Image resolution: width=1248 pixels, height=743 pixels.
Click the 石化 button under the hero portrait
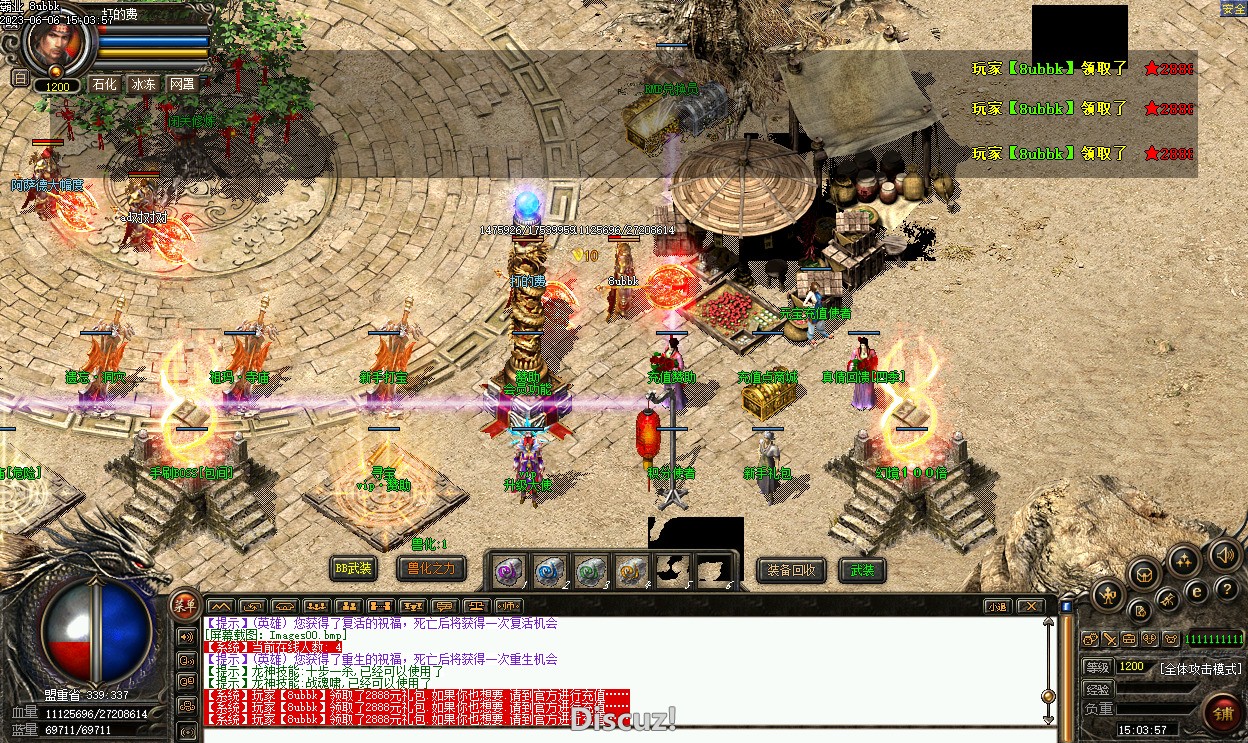pos(105,84)
